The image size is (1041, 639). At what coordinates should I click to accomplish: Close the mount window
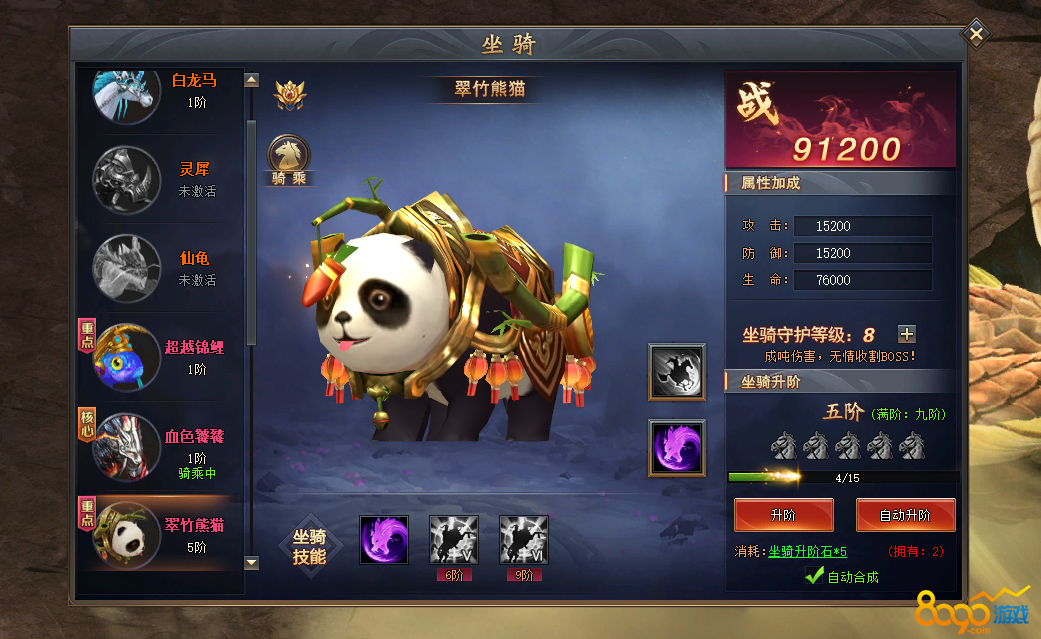click(x=976, y=35)
